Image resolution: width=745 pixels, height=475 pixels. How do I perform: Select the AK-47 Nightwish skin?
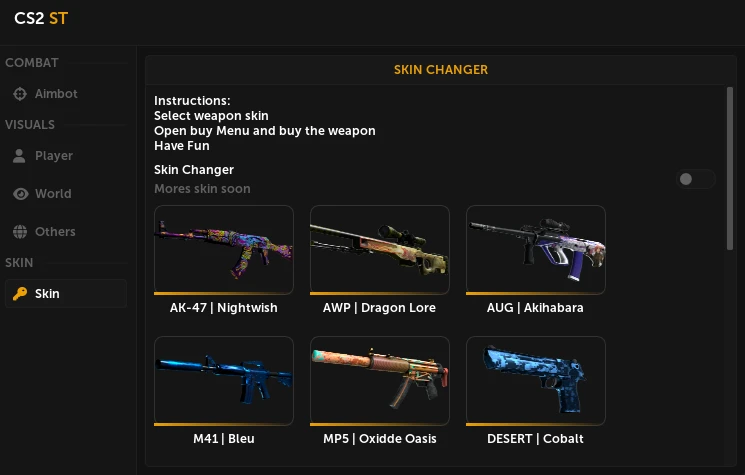224,250
